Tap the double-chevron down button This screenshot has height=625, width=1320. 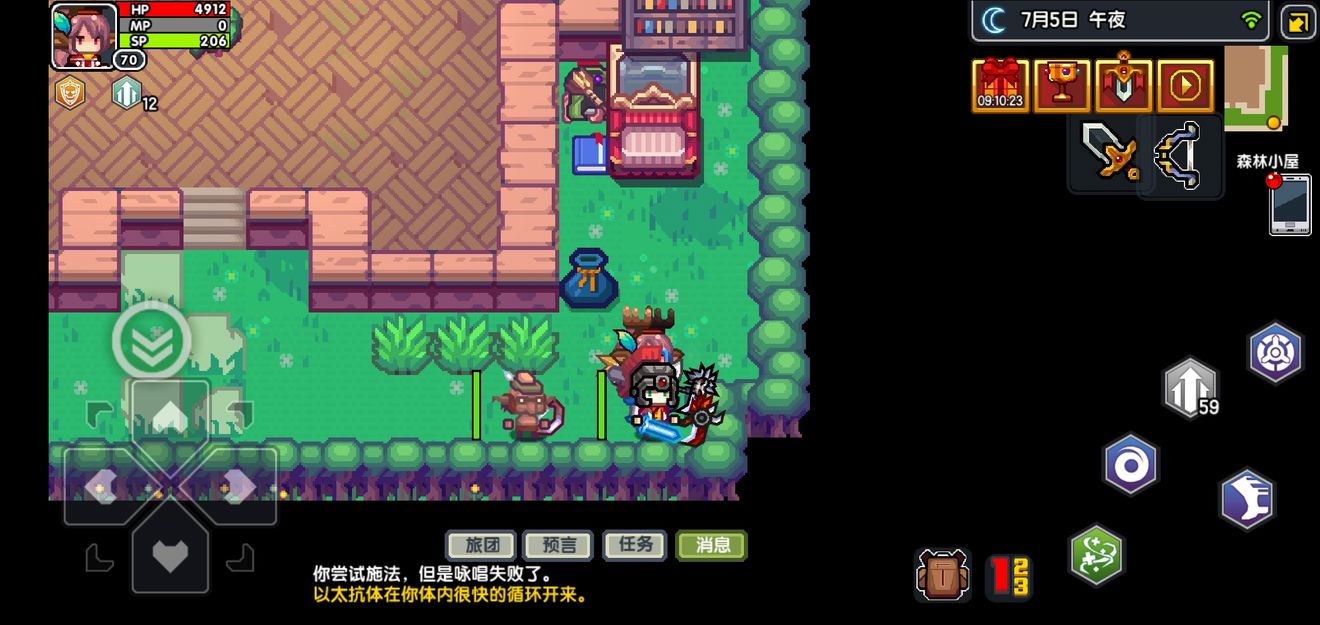[152, 341]
